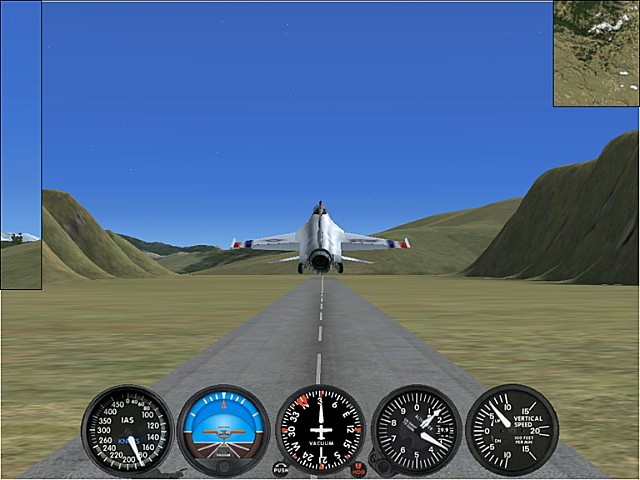Screen dimensions: 640x480
Task: Open the satellite minimap in the corner
Action: coord(596,52)
